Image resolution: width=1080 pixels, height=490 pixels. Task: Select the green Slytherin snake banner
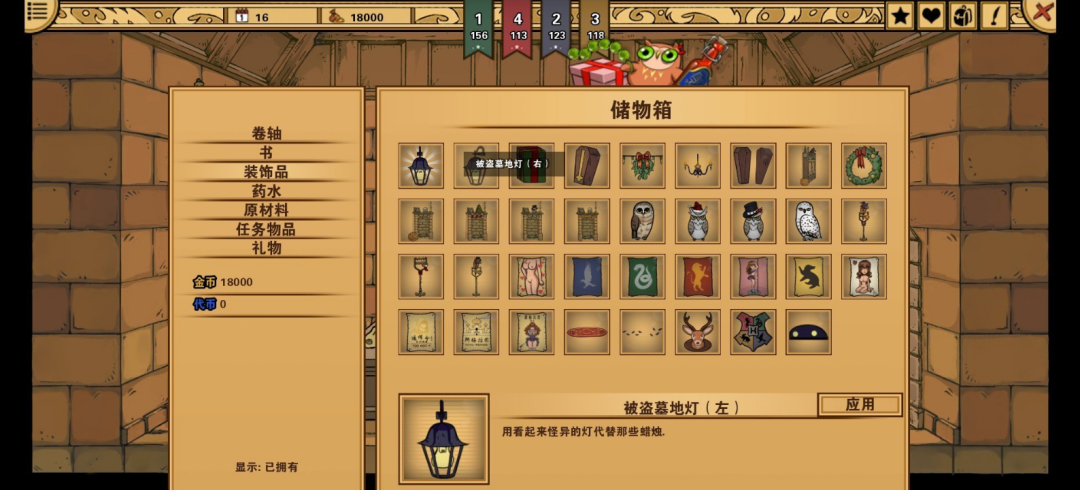pos(642,276)
